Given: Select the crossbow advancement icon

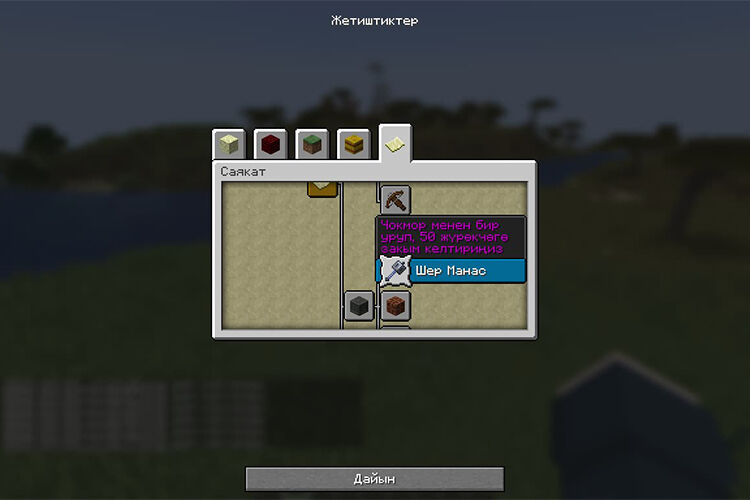Looking at the screenshot, I should (x=395, y=199).
